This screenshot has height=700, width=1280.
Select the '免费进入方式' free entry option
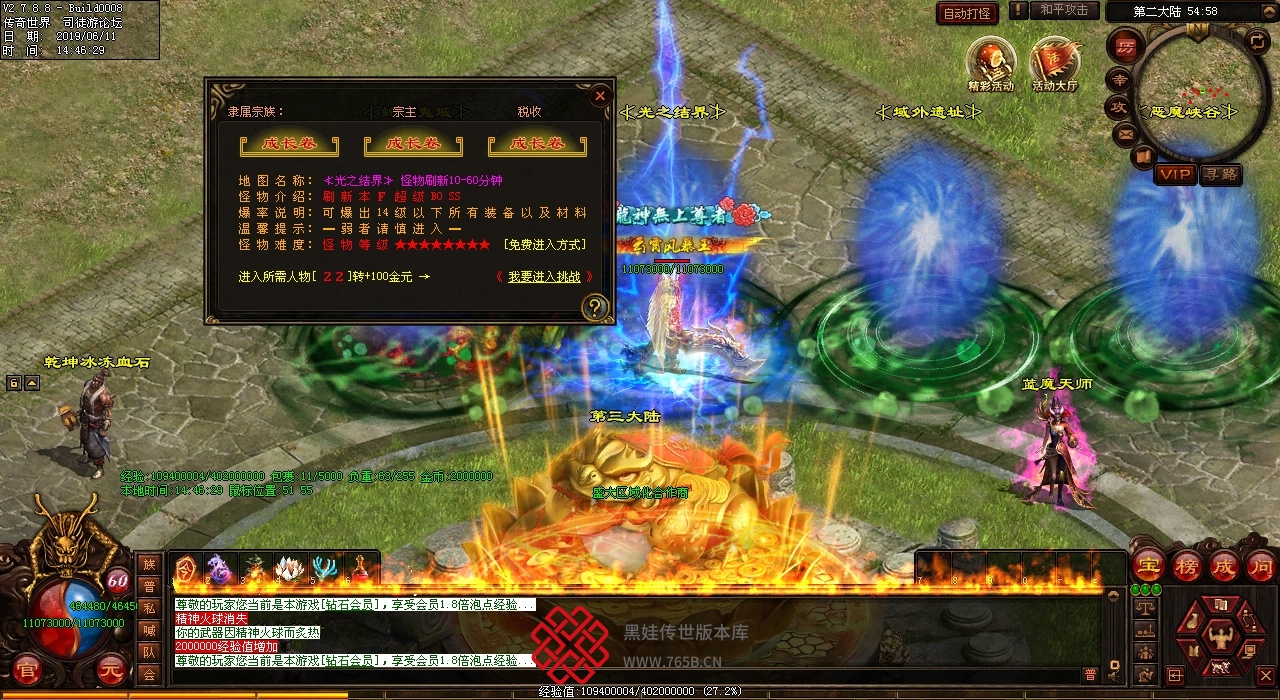[x=545, y=245]
